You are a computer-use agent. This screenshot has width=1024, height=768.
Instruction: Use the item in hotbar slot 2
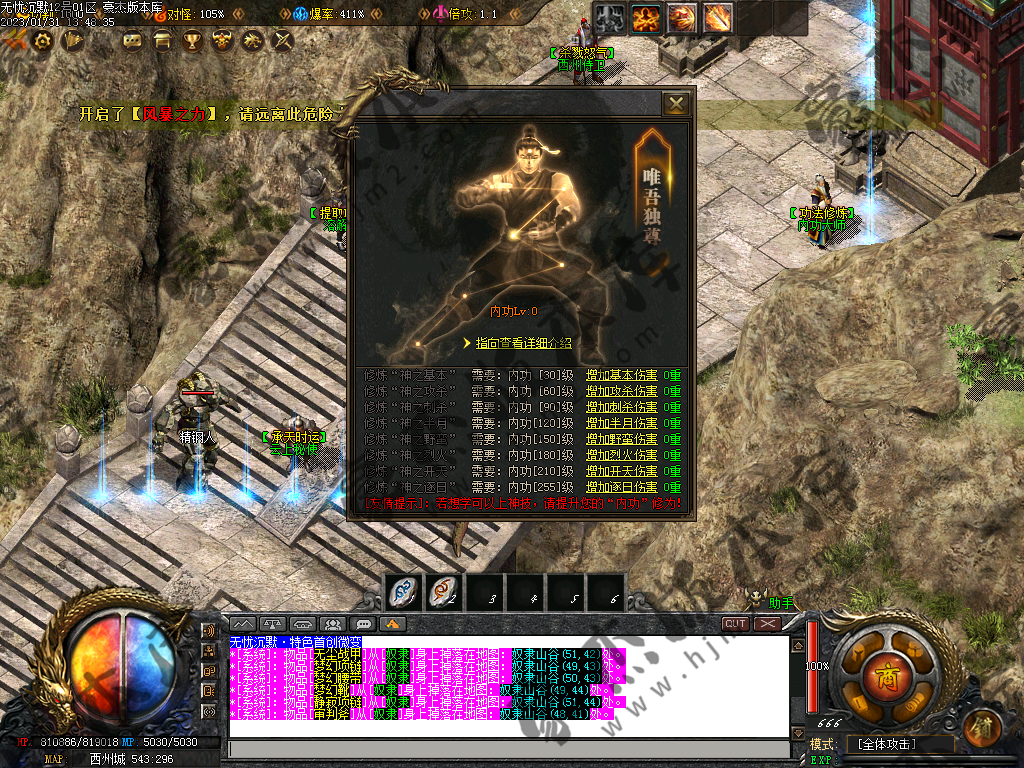coord(442,592)
